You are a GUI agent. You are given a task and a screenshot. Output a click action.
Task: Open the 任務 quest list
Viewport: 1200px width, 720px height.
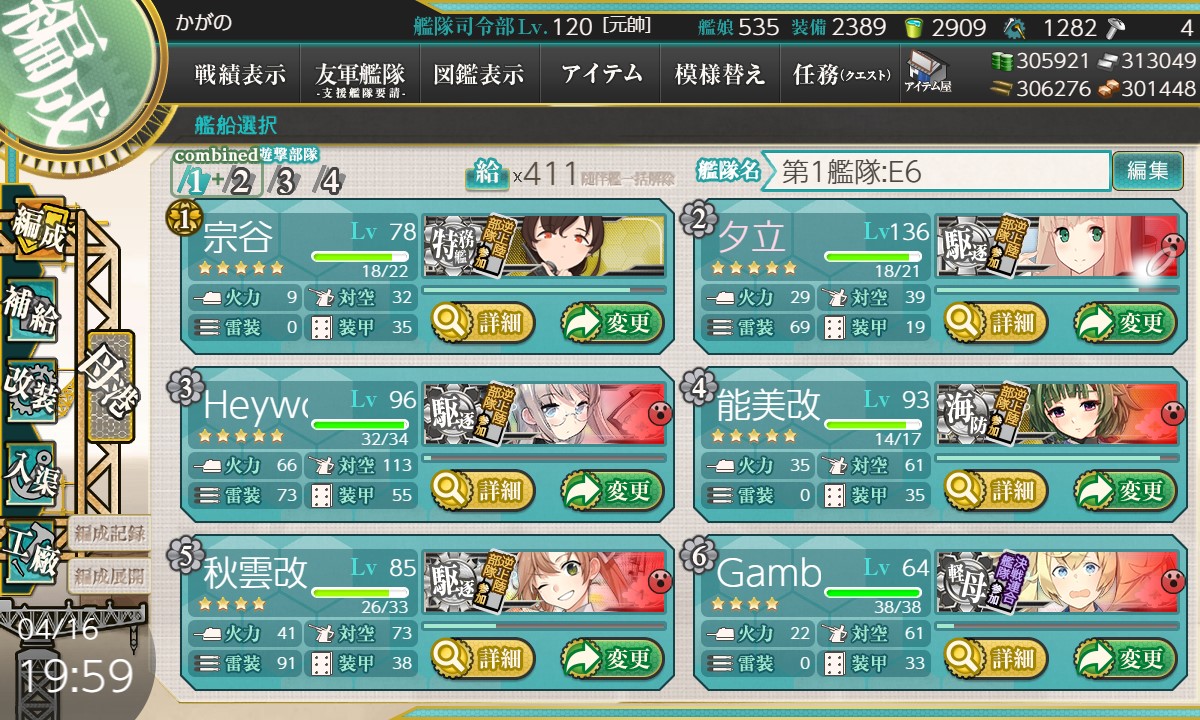841,75
